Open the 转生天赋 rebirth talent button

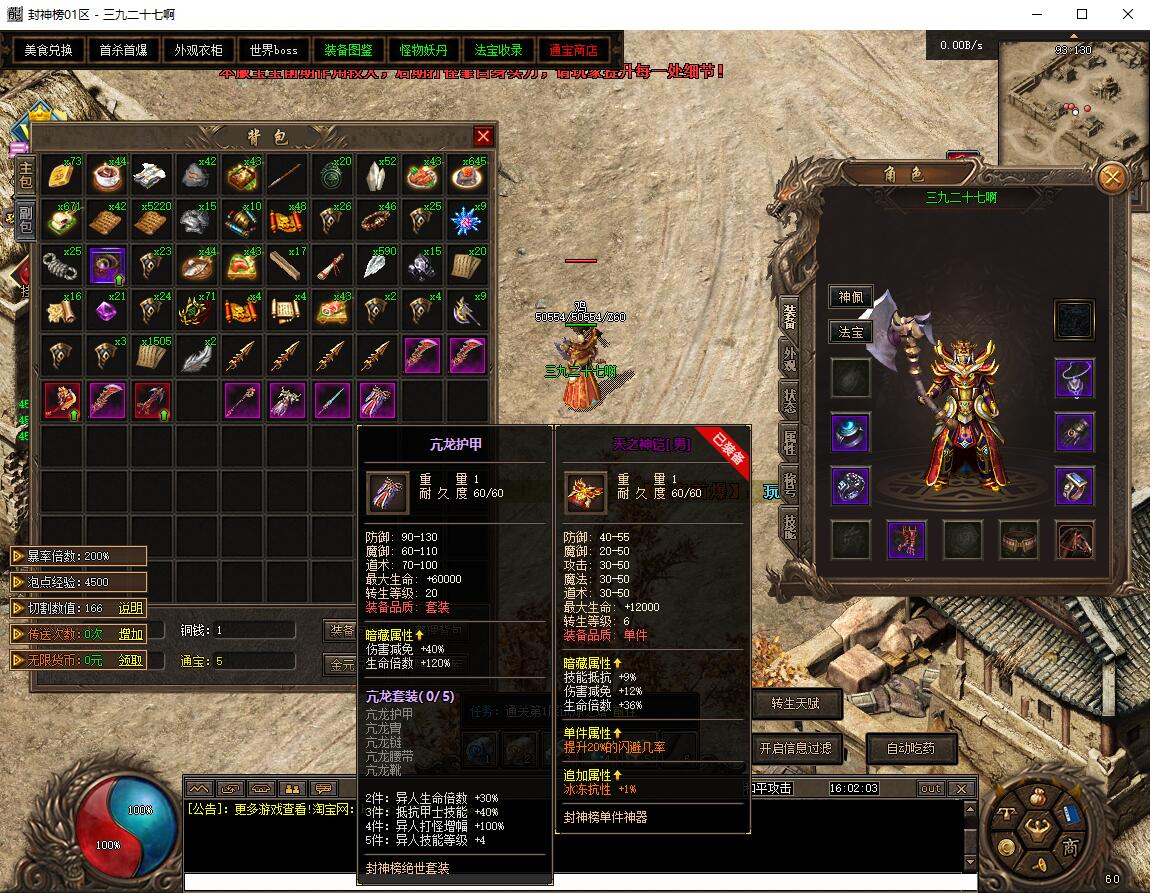point(795,703)
